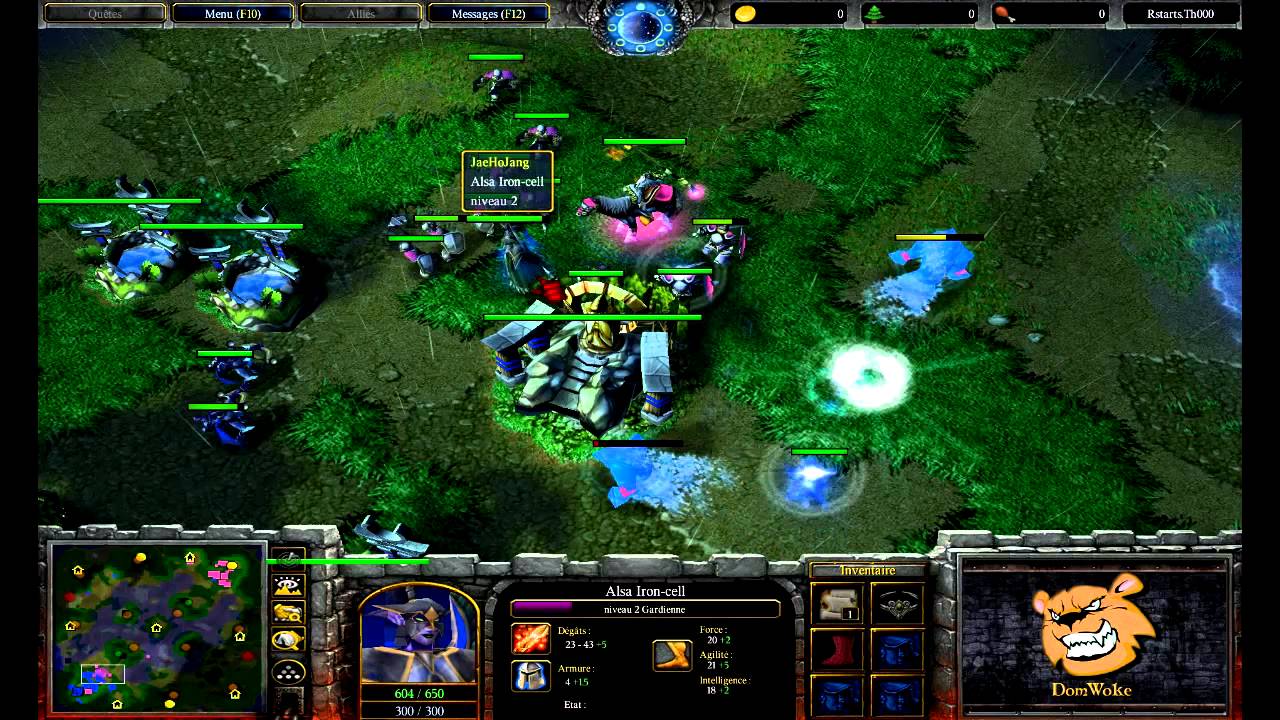Viewport: 1280px width, 720px height.
Task: Click the hero attributes boot icon
Action: tap(672, 655)
